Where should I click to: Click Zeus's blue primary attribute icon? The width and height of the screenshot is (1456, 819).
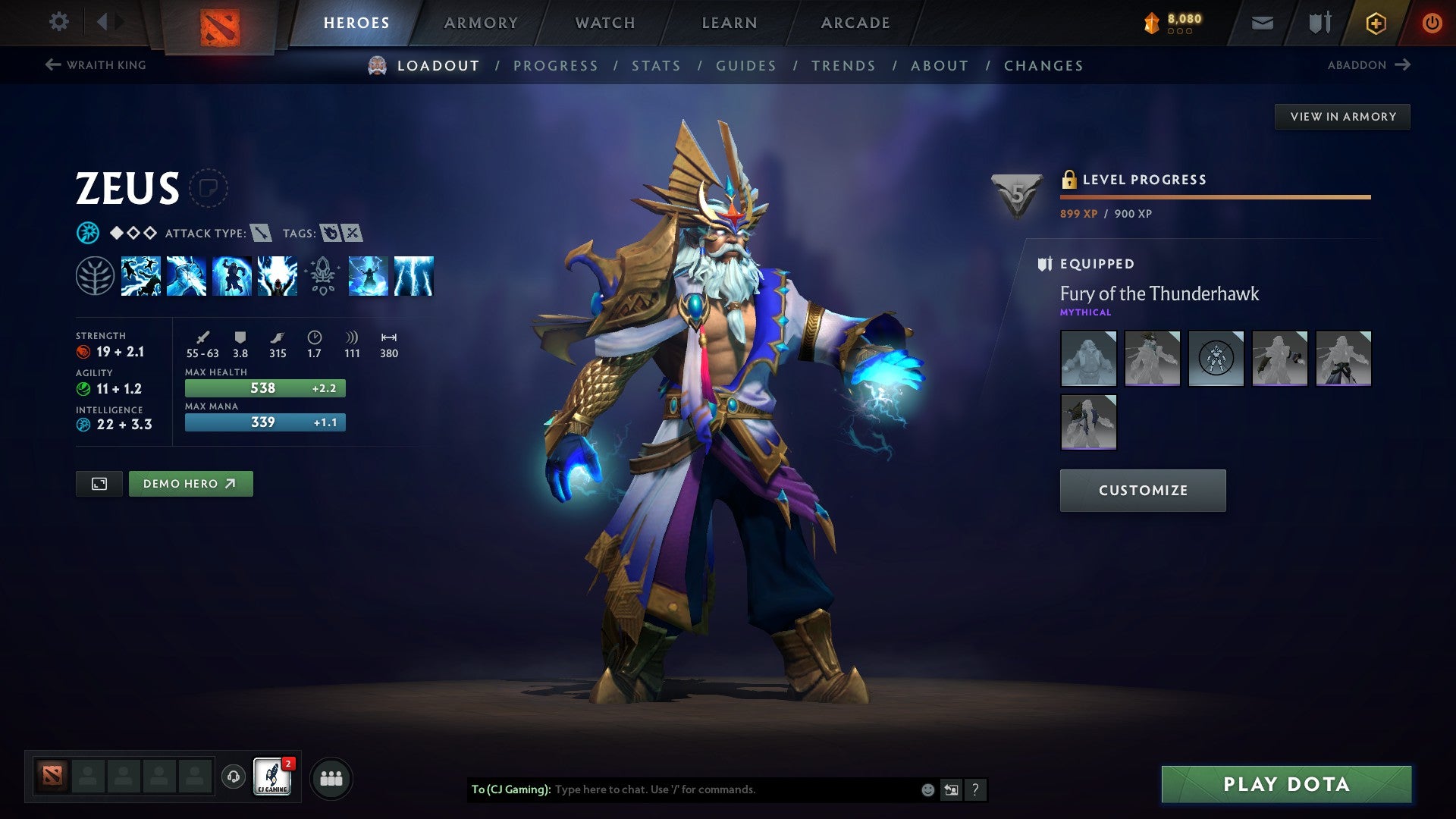(x=86, y=233)
